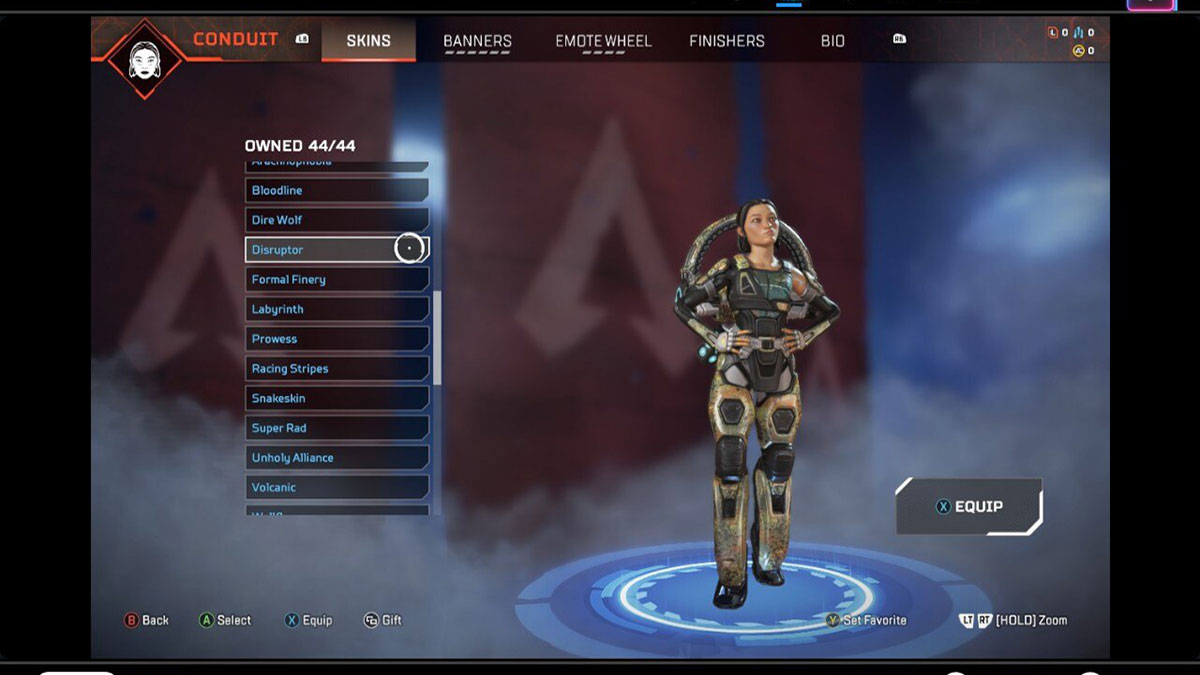1200x675 pixels.
Task: Equip the selected skin
Action: [x=968, y=507]
